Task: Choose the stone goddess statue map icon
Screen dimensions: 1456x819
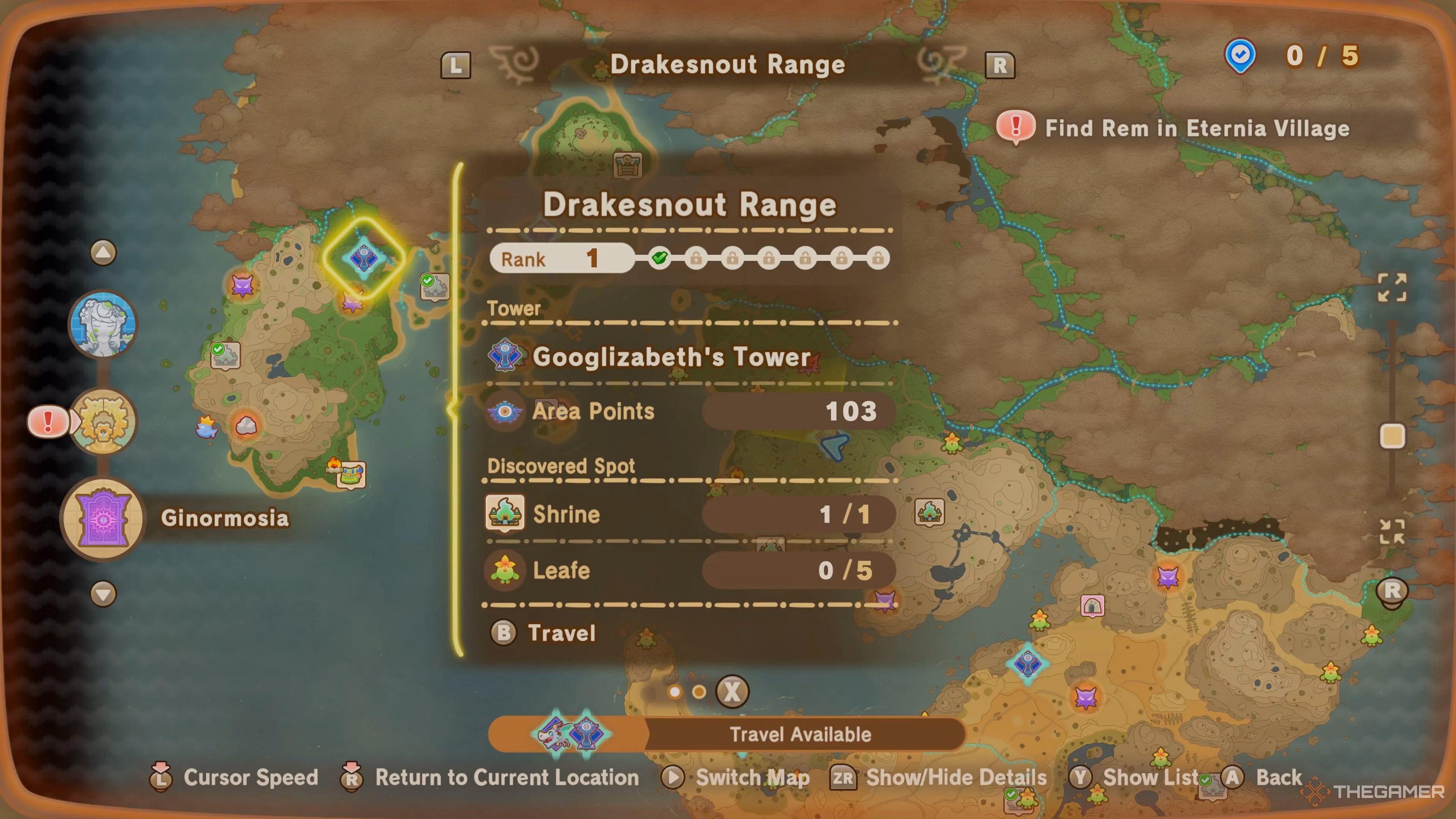Action: [x=103, y=325]
